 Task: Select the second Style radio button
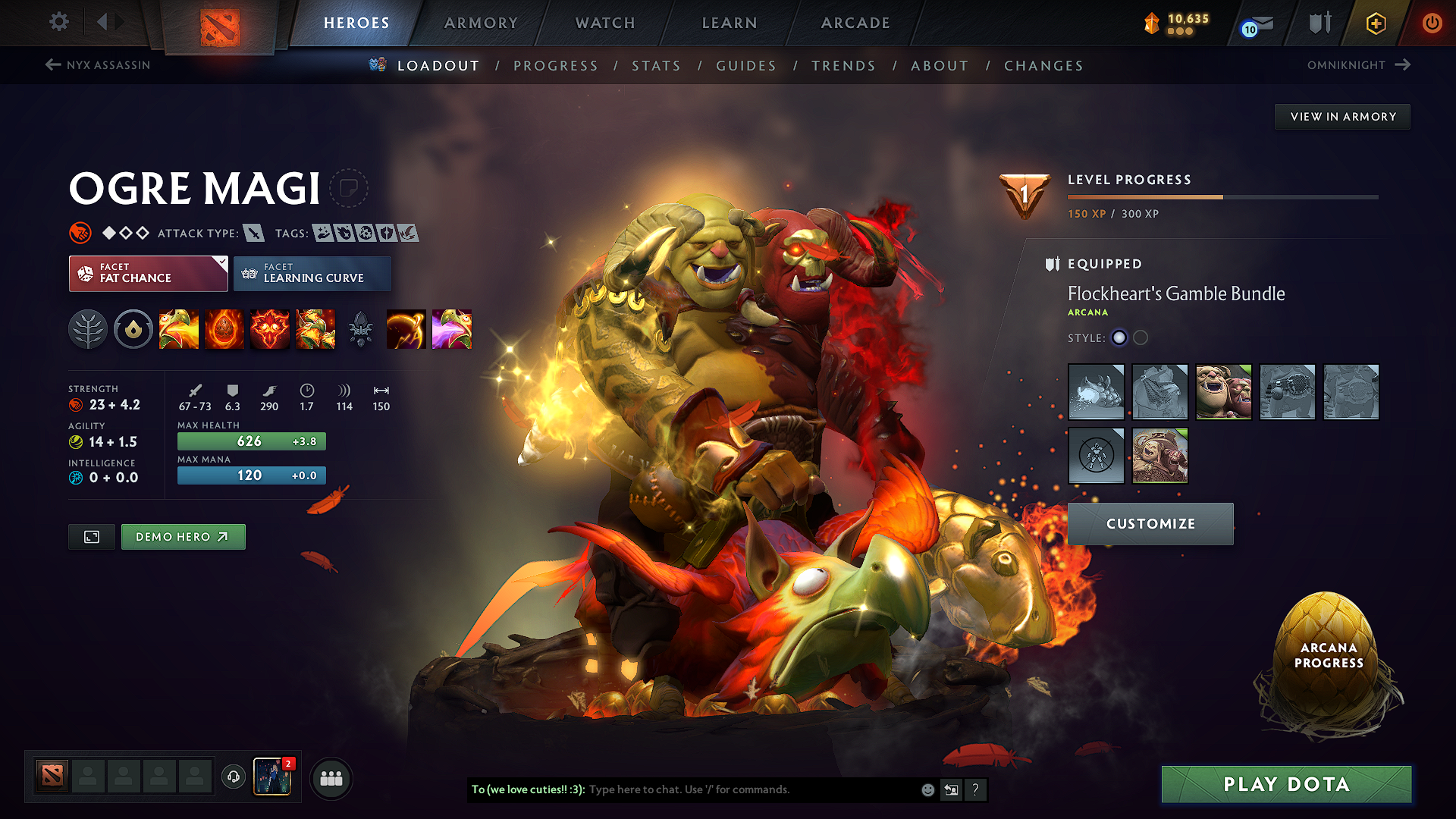1141,337
